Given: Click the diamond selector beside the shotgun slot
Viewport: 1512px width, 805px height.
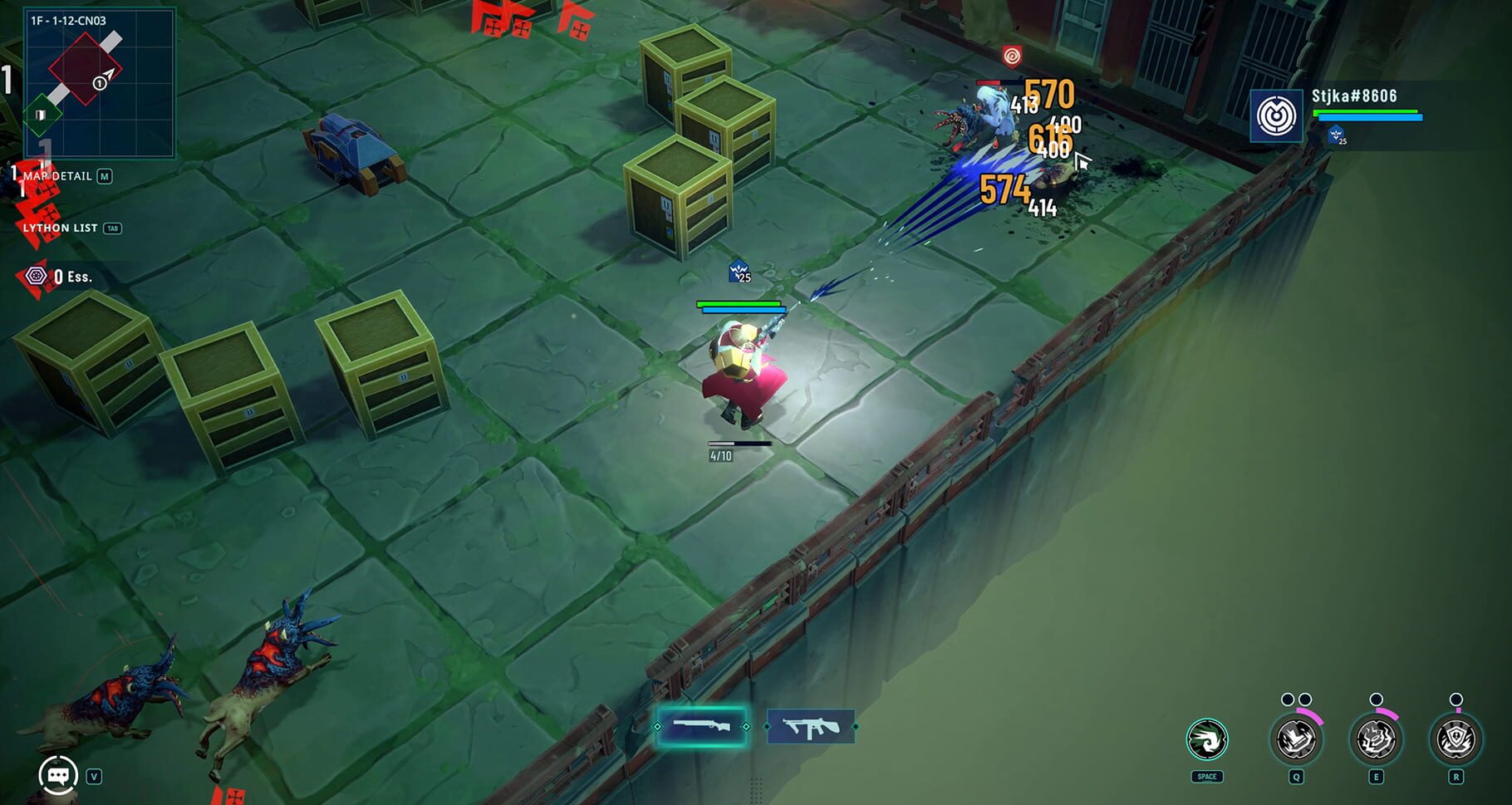Looking at the screenshot, I should 746,727.
